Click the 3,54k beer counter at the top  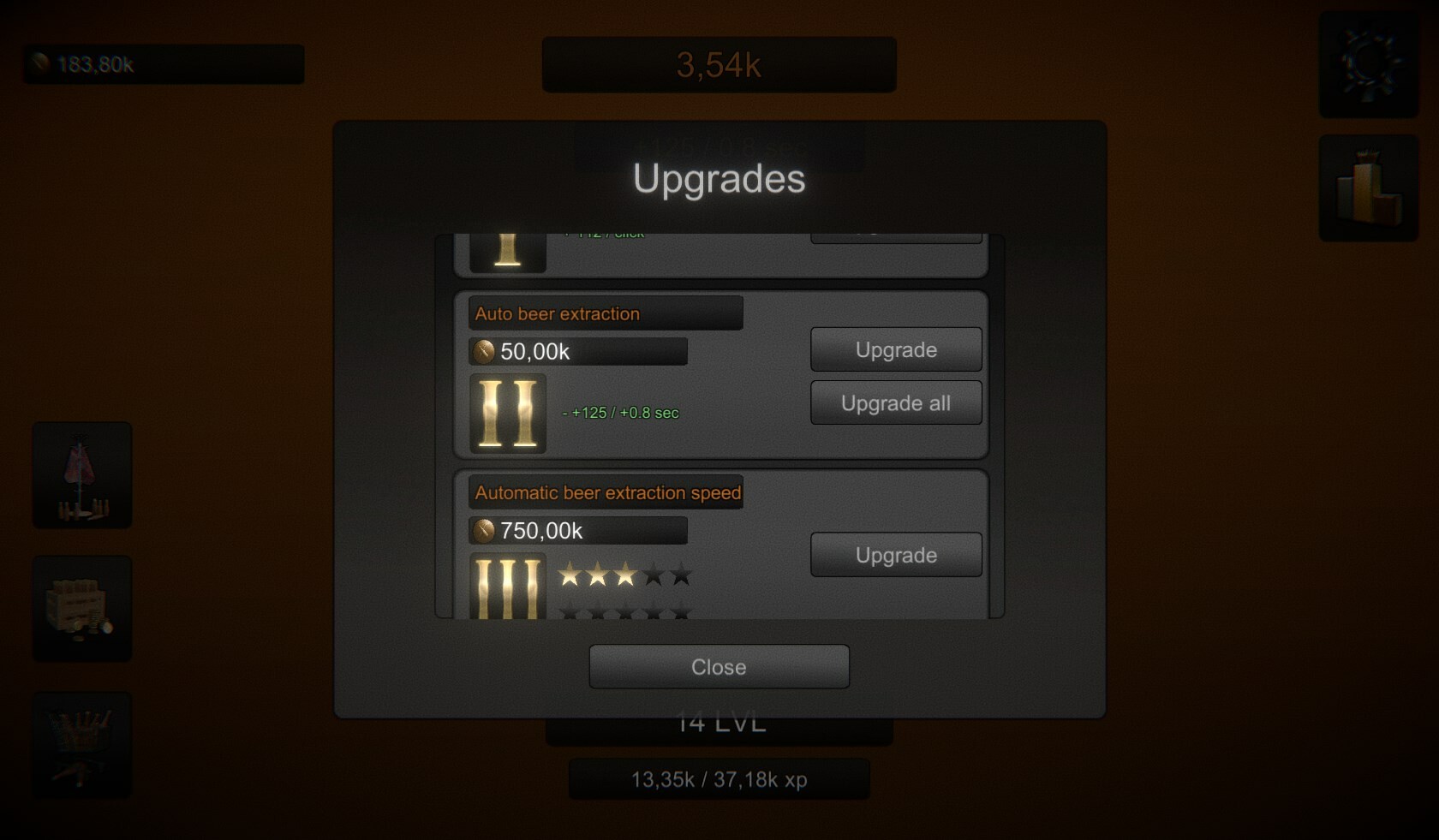coord(719,64)
